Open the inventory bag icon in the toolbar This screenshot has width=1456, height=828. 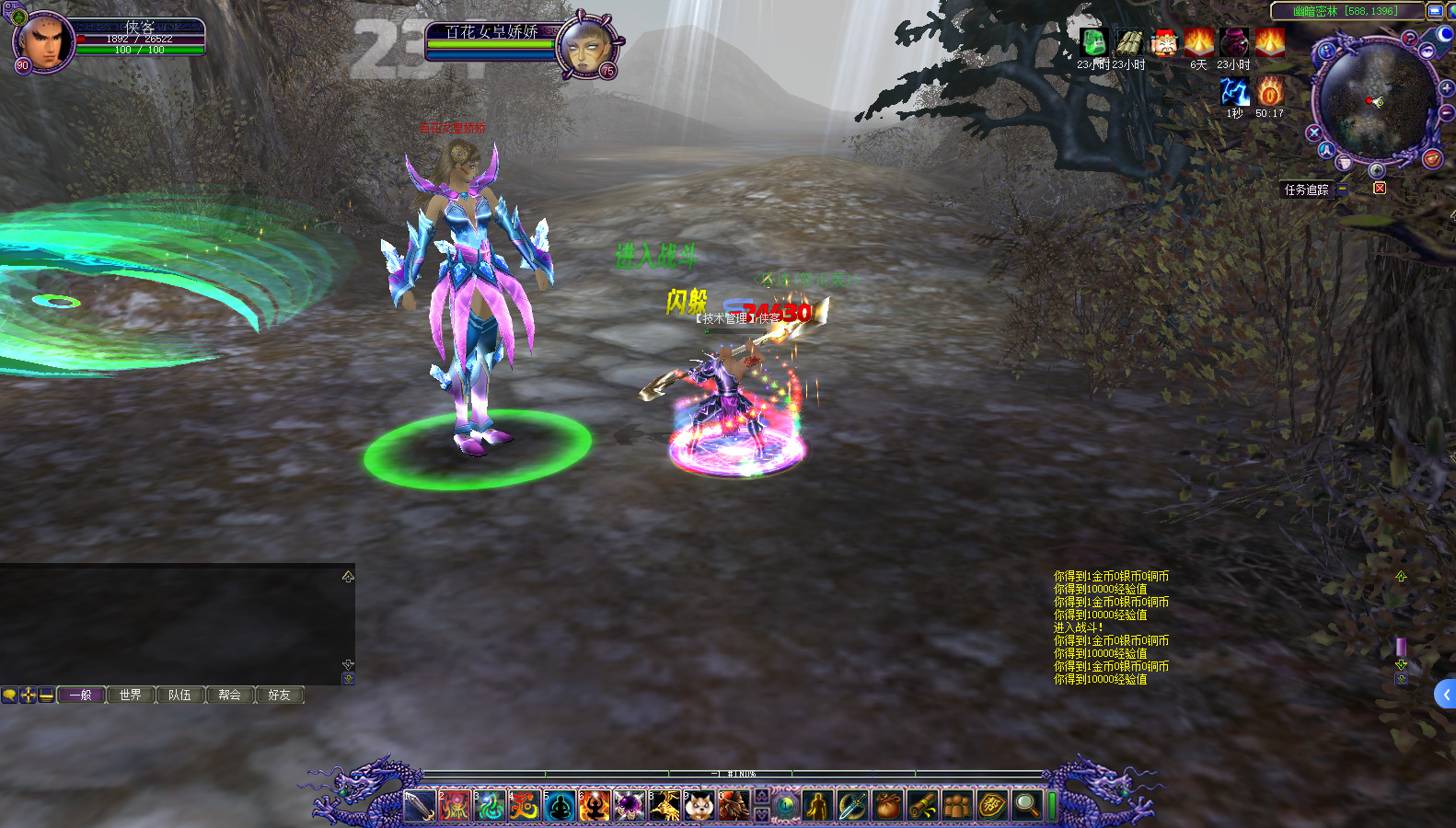[887, 806]
